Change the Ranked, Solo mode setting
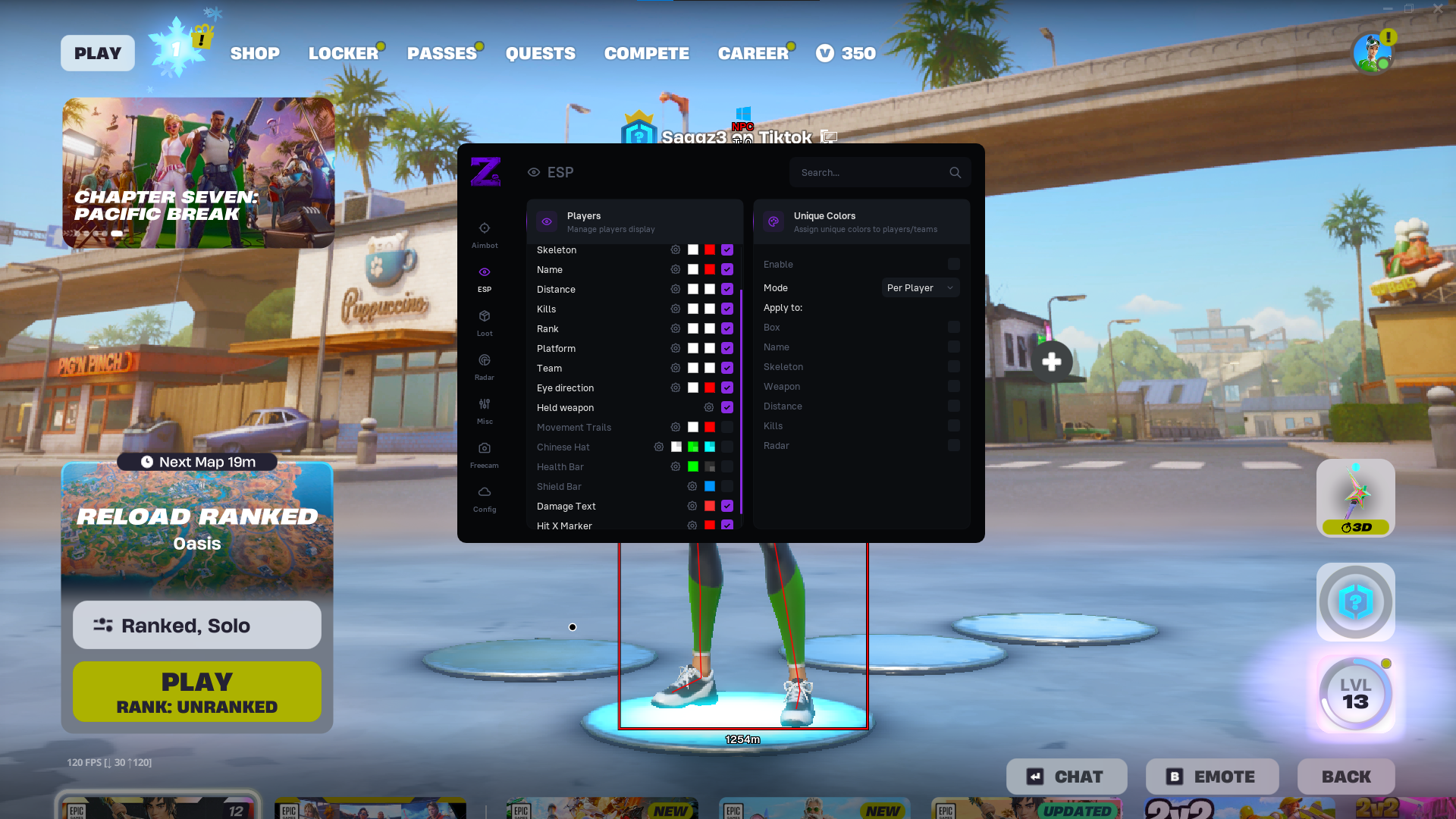The image size is (1456, 819). [197, 625]
